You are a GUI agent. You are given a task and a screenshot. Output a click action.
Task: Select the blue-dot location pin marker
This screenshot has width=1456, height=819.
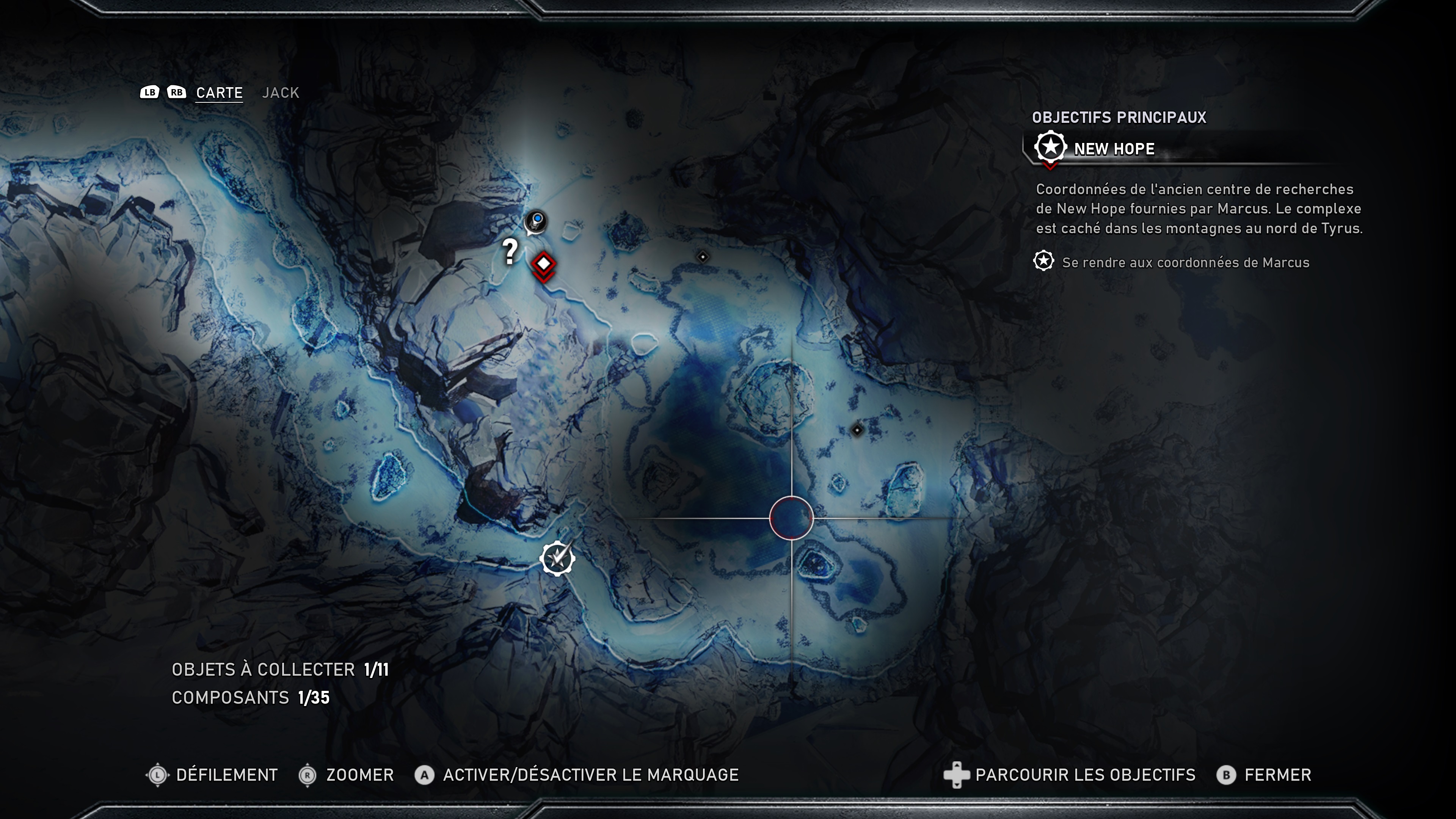[x=536, y=220]
